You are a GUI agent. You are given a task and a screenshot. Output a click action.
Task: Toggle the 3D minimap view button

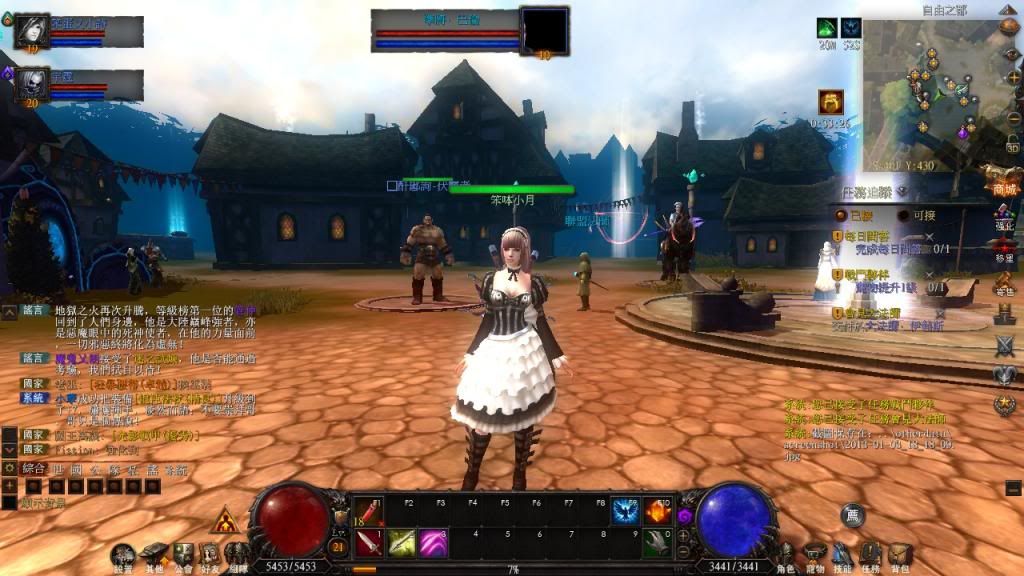[x=1012, y=147]
